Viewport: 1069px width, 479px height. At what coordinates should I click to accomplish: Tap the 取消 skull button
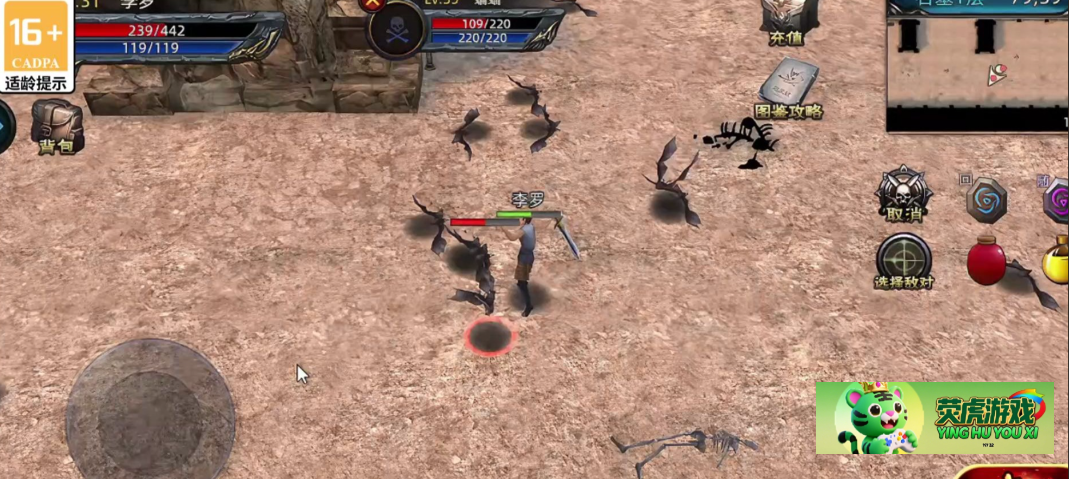pyautogui.click(x=904, y=193)
